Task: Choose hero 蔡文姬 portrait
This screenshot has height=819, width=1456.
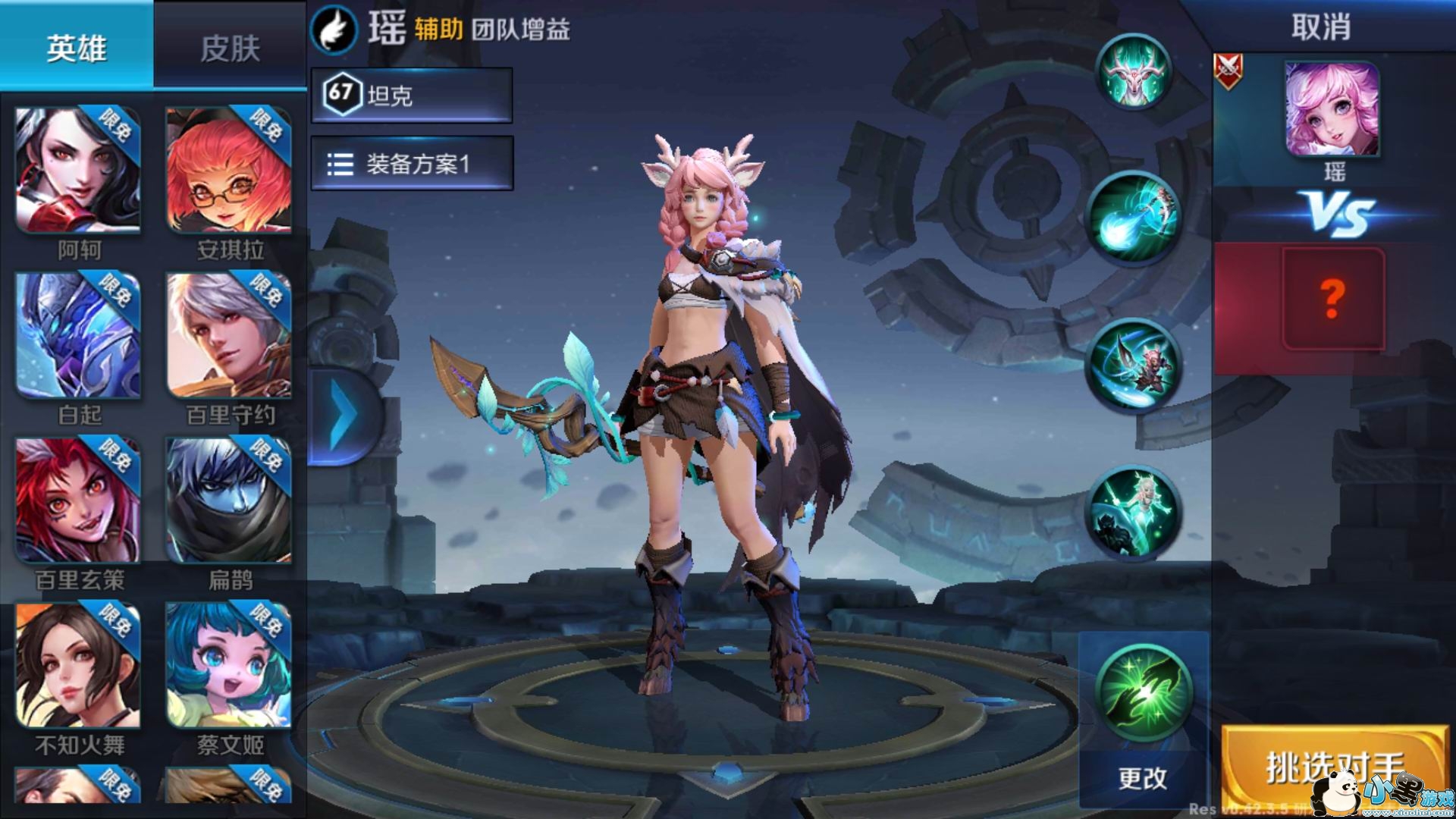Action: (x=228, y=666)
